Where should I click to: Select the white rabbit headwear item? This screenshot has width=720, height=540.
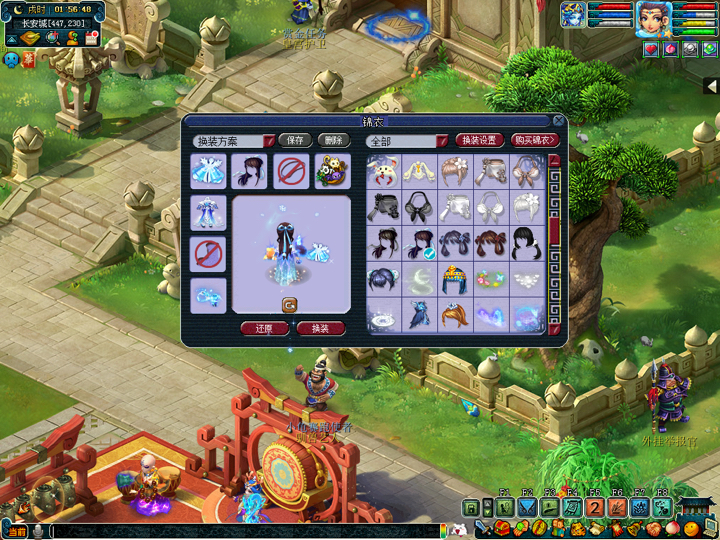coord(384,173)
